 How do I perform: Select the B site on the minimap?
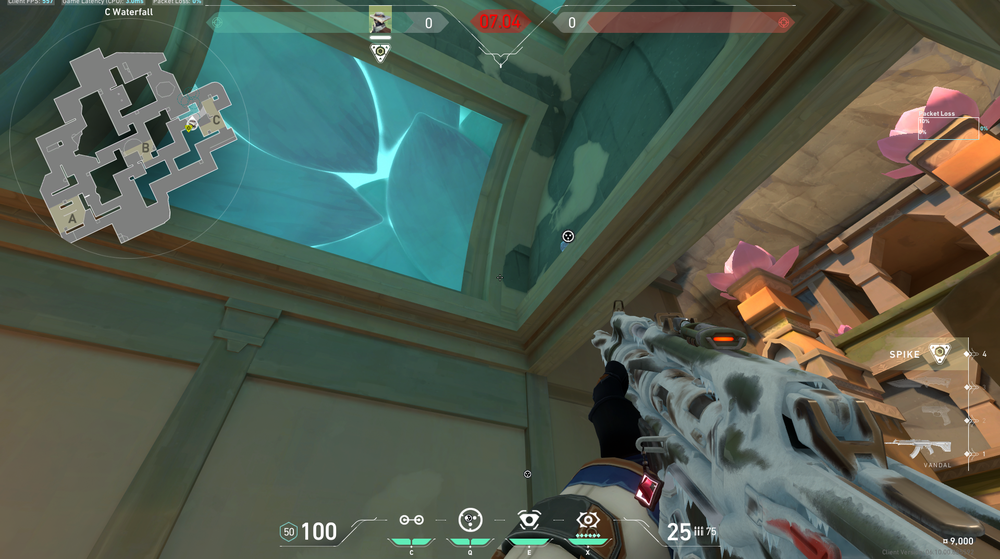[145, 151]
